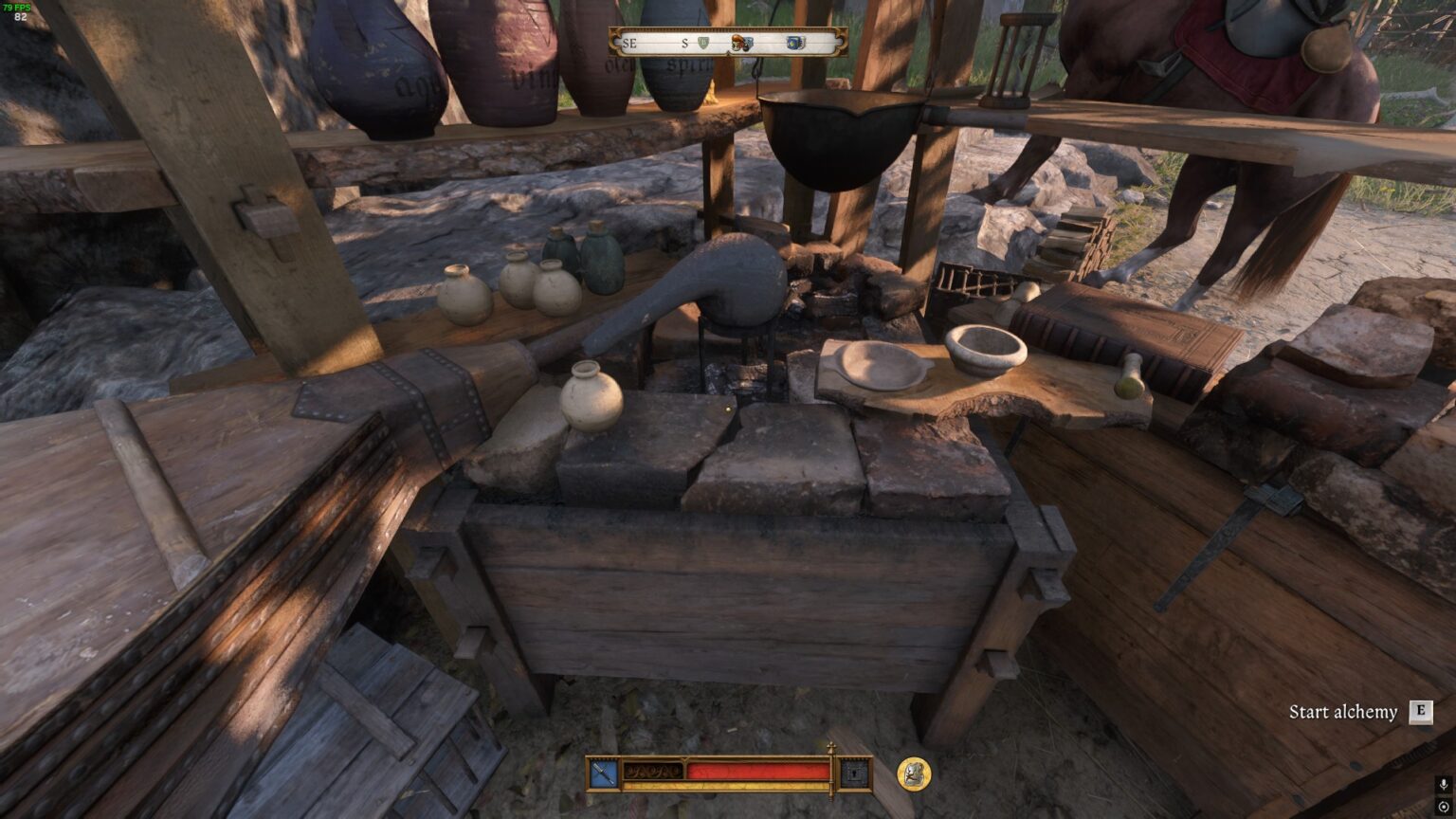This screenshot has width=1456, height=819.
Task: Click the E key prompt icon
Action: click(x=1421, y=711)
